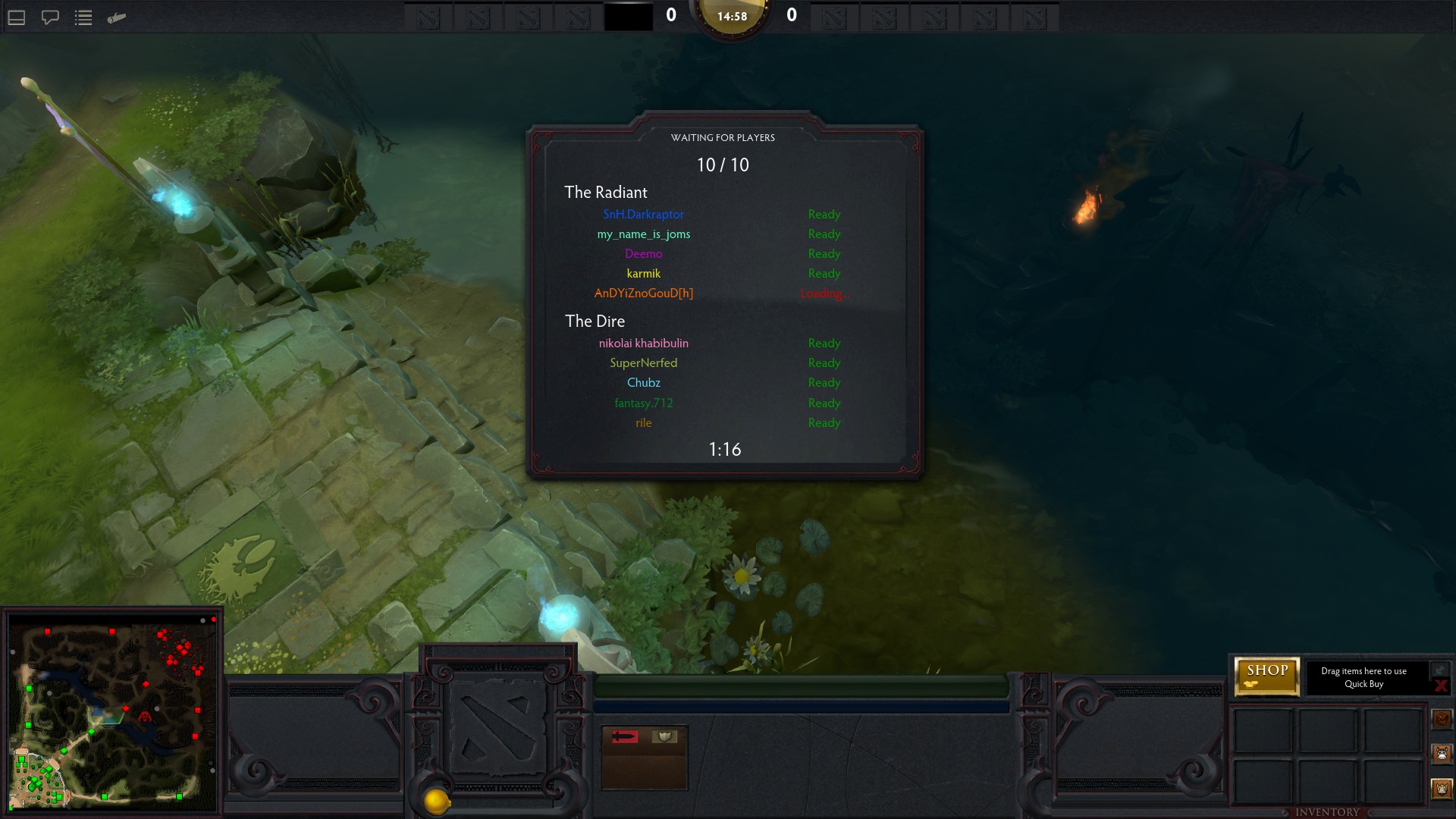Open the main menu dashboard icon
This screenshot has width=1456, height=819.
pos(17,17)
